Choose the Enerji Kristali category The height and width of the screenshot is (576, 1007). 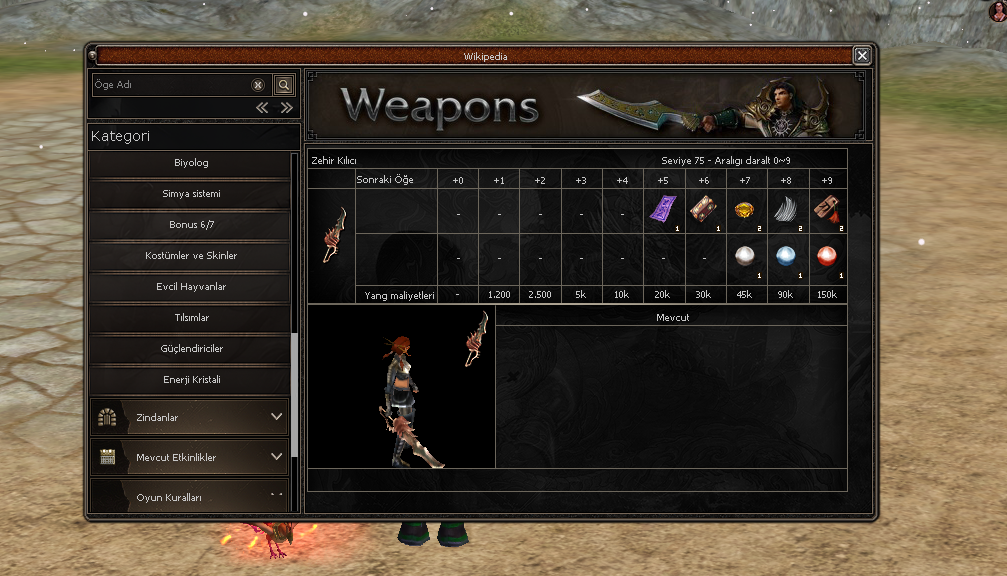click(x=190, y=380)
